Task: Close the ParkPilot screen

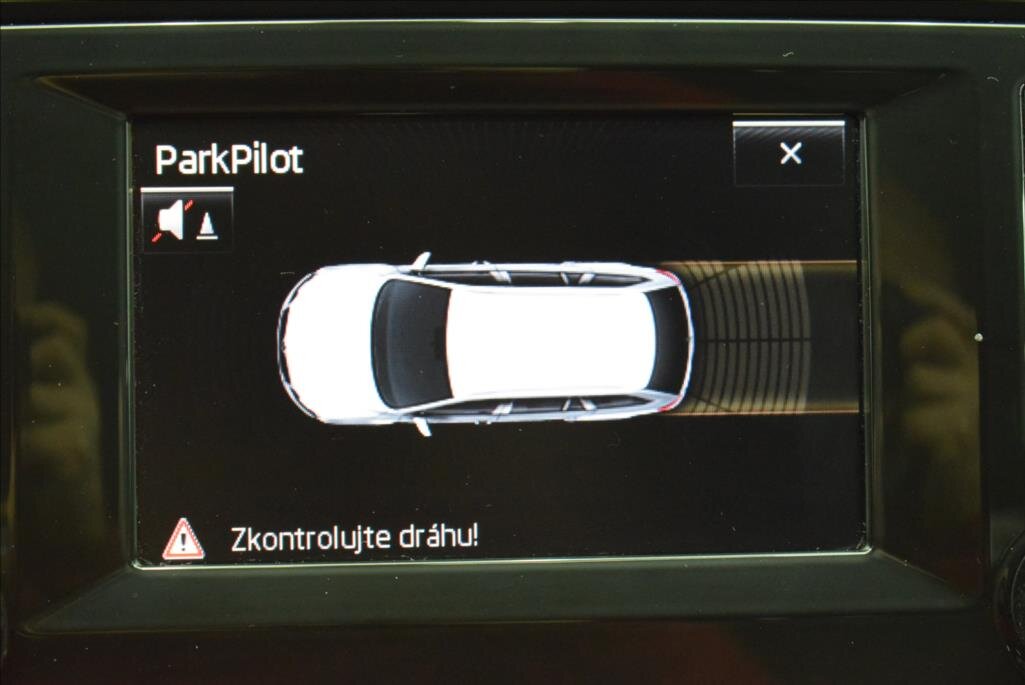Action: [x=790, y=153]
